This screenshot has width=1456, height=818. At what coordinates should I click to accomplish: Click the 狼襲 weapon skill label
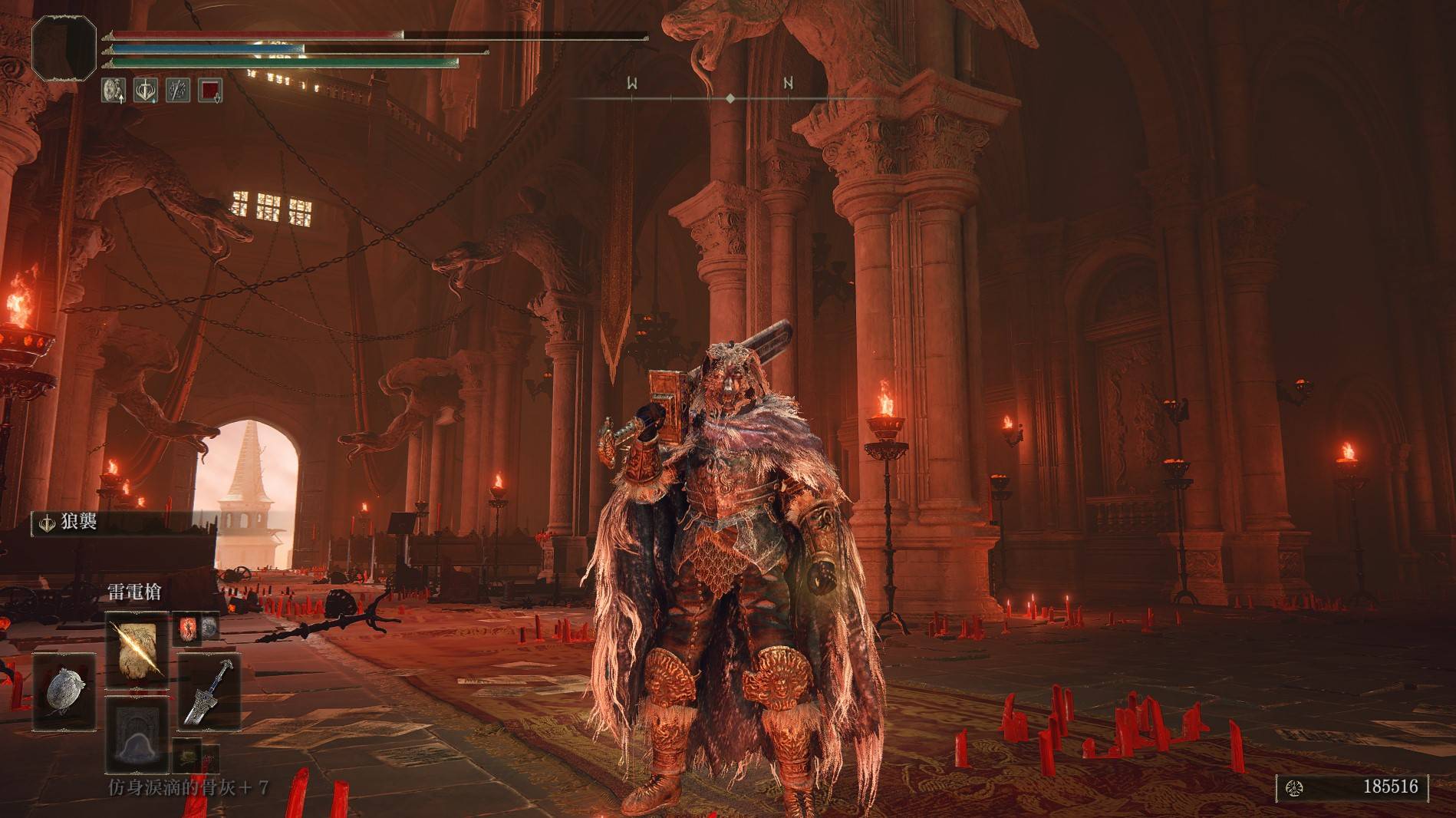[78, 523]
